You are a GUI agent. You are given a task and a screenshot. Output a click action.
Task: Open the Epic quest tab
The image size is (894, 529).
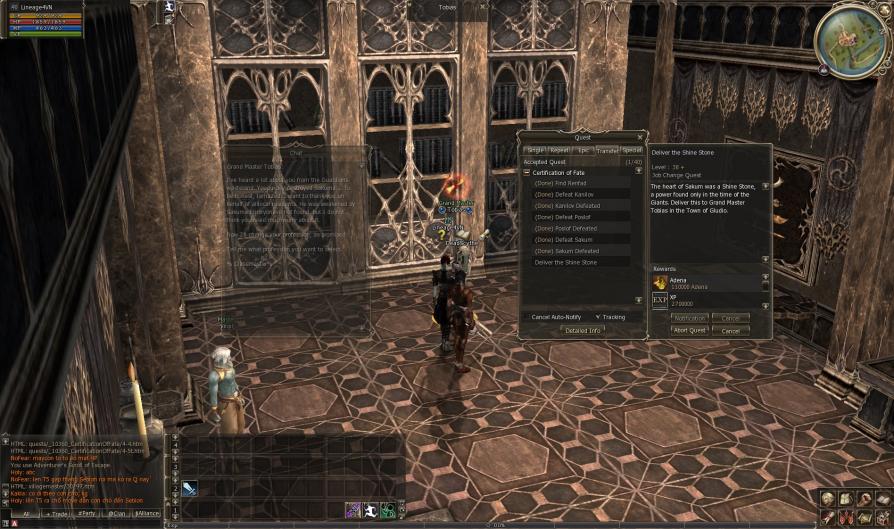pos(583,150)
